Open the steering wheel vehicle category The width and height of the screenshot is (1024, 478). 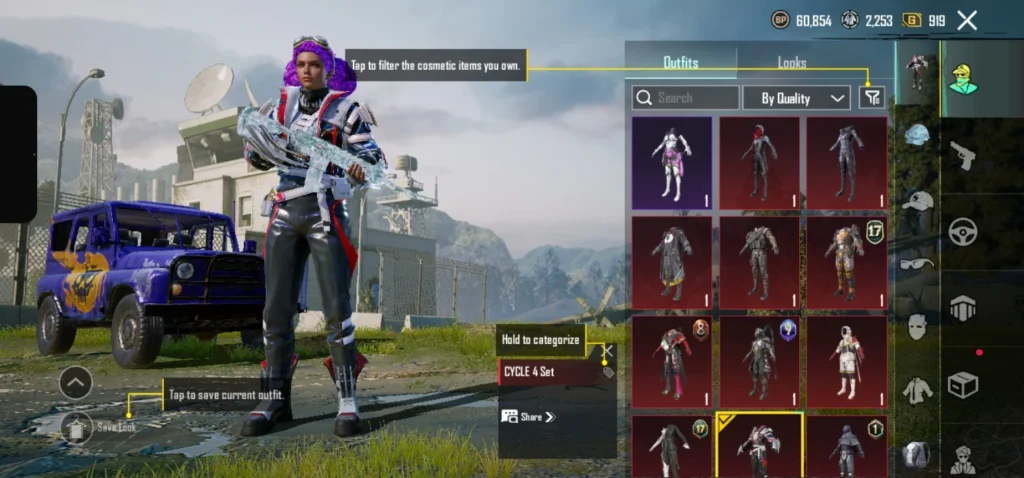962,232
